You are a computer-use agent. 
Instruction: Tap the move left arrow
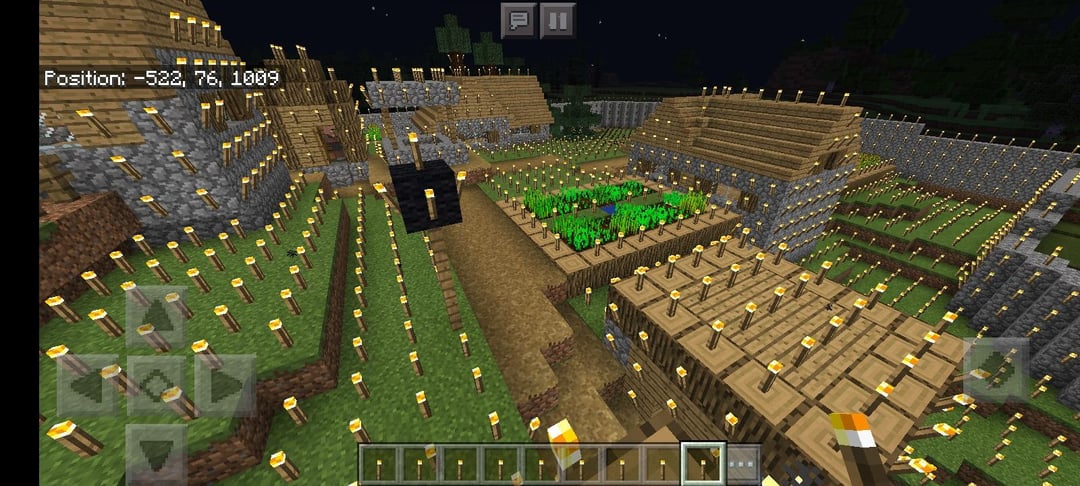click(87, 385)
